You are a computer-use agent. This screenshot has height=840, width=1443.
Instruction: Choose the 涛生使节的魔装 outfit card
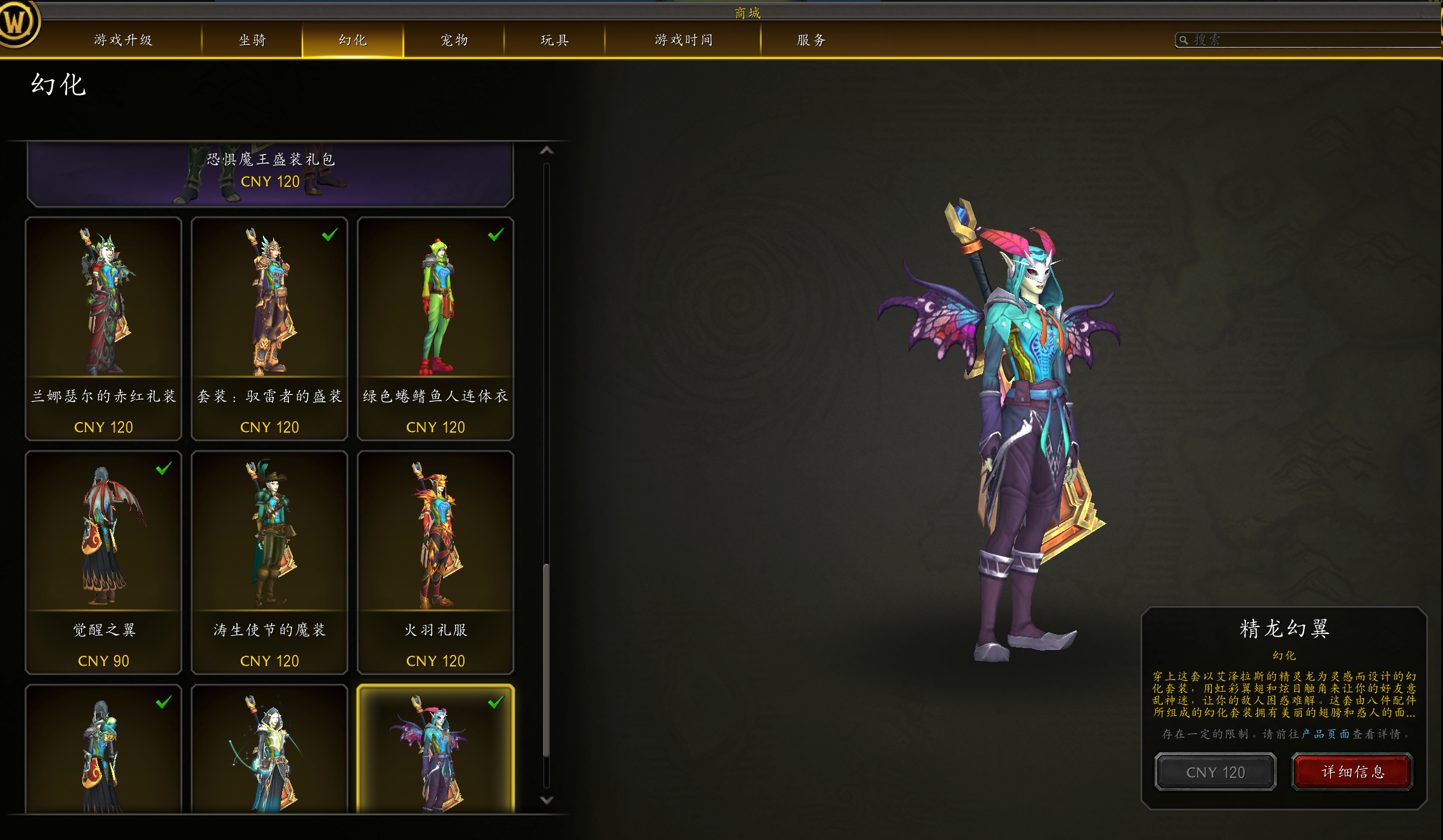[269, 562]
